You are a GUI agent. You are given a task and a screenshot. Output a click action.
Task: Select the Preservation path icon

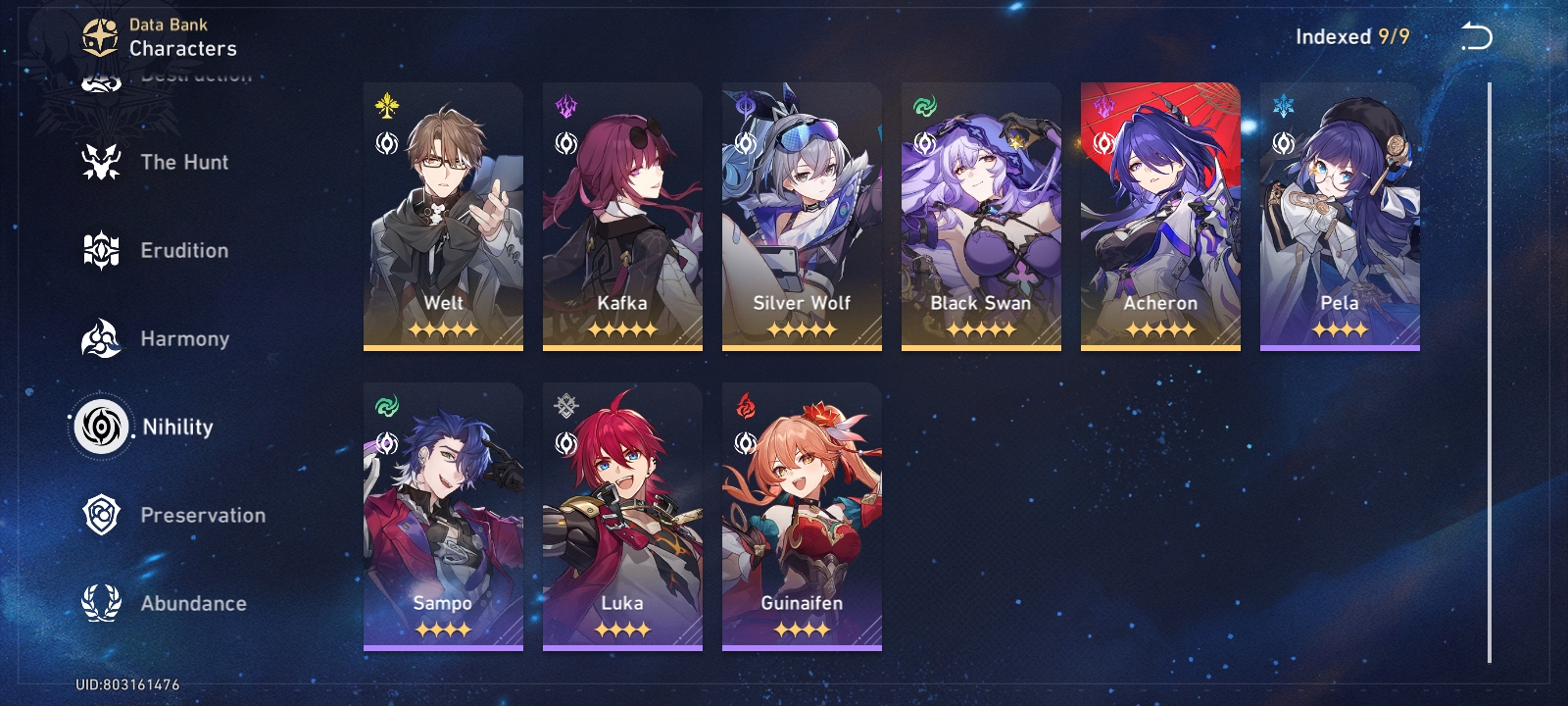click(100, 515)
